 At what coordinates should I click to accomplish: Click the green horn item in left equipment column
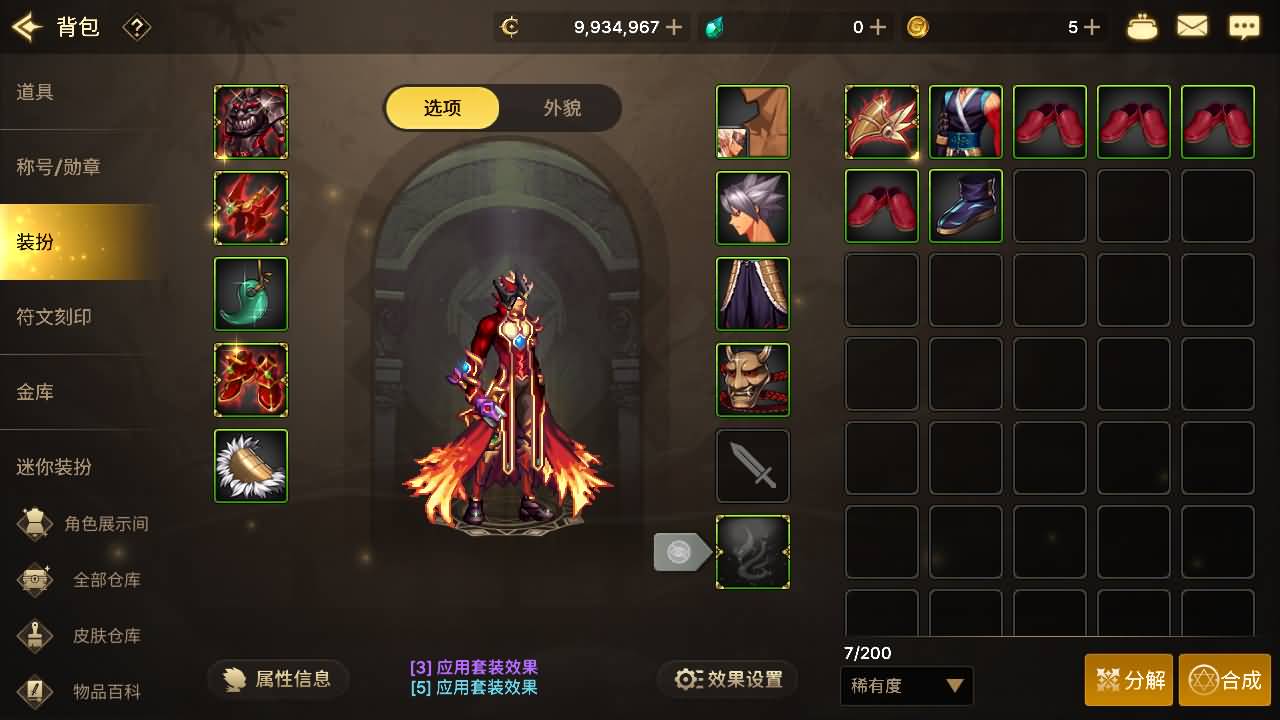[x=250, y=293]
